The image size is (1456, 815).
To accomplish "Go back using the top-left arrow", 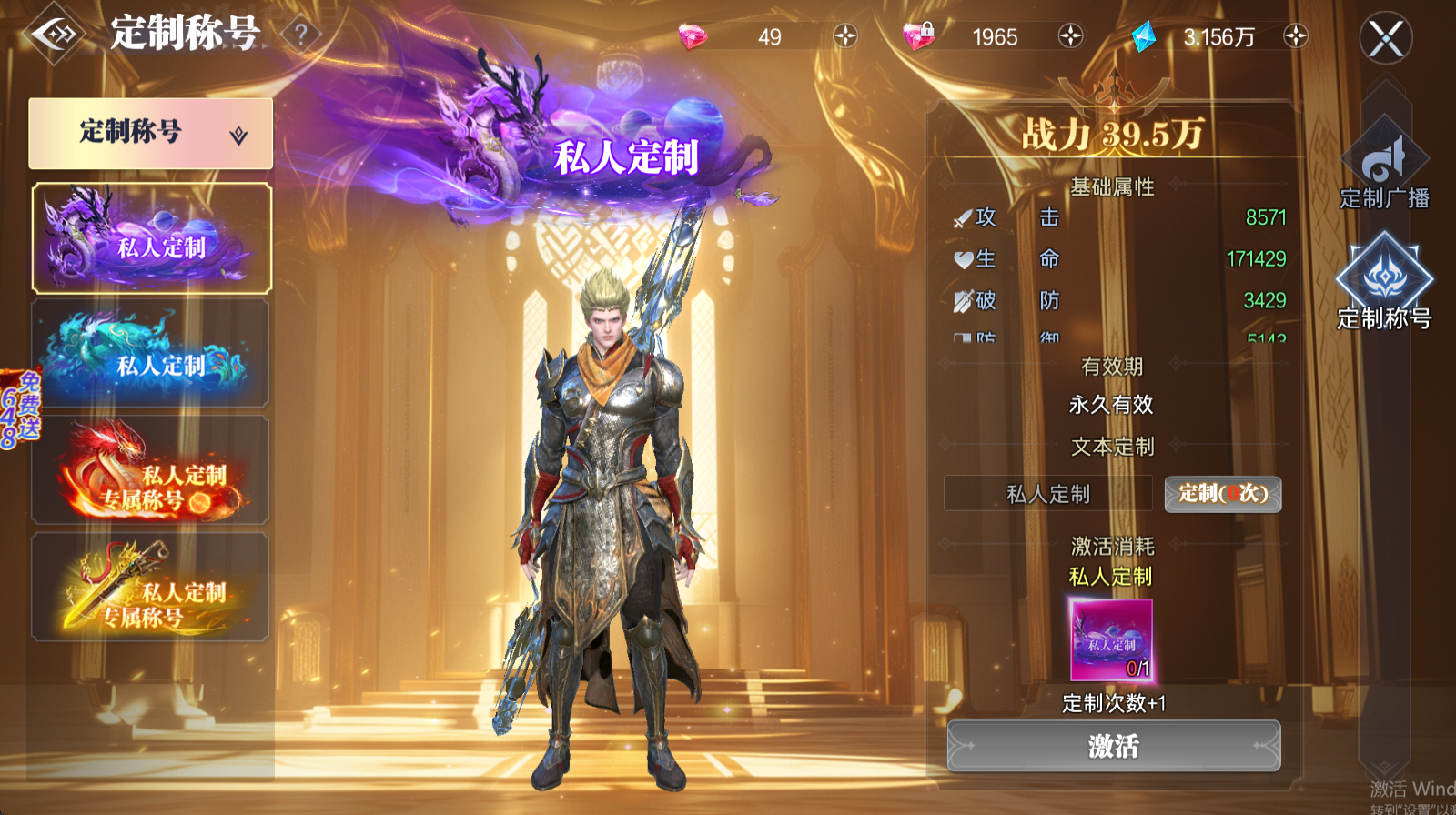I will point(55,35).
